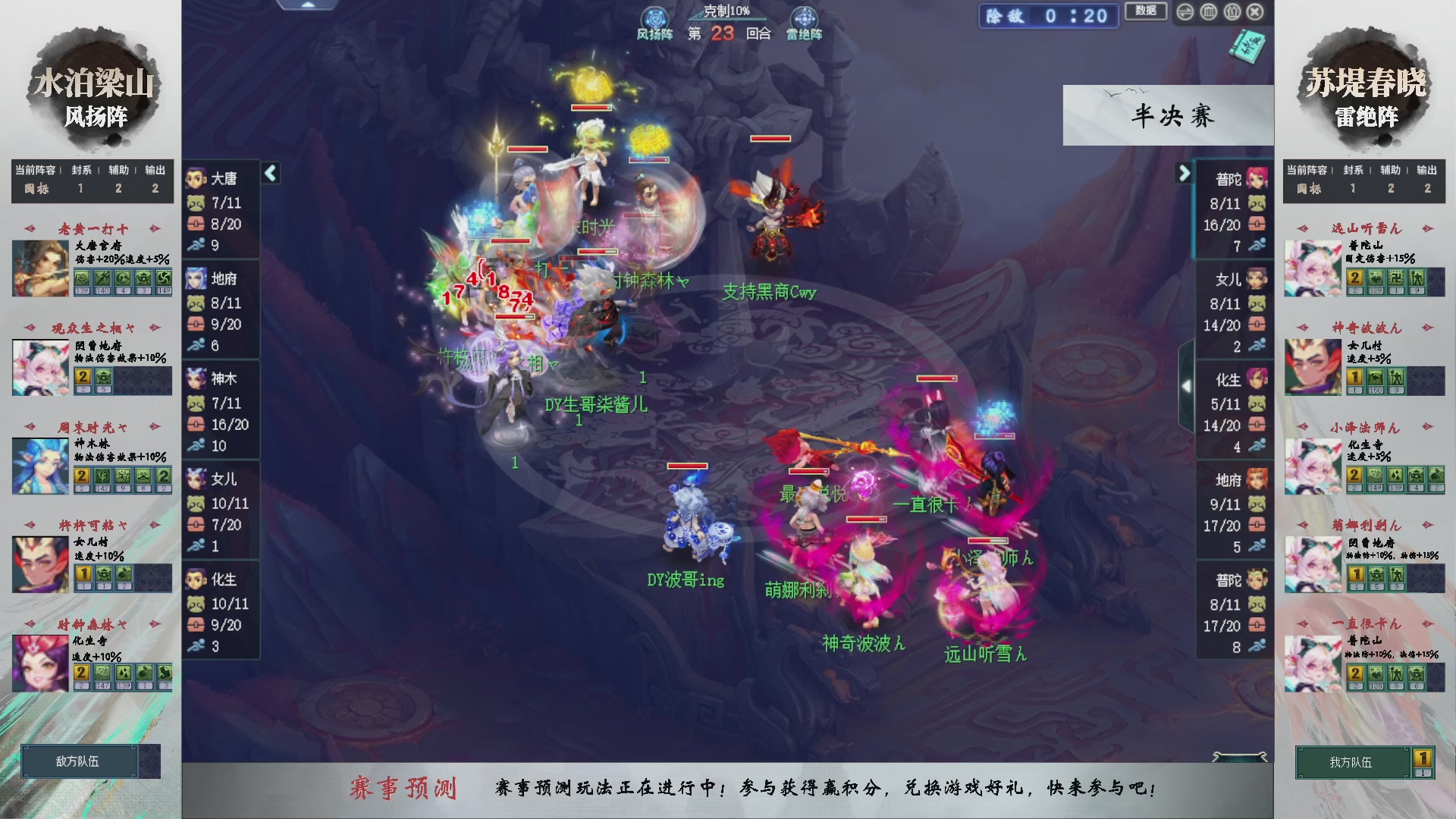Viewport: 1456px width, 819px height.
Task: Select the 雷绝阵 formation icon
Action: click(x=805, y=17)
